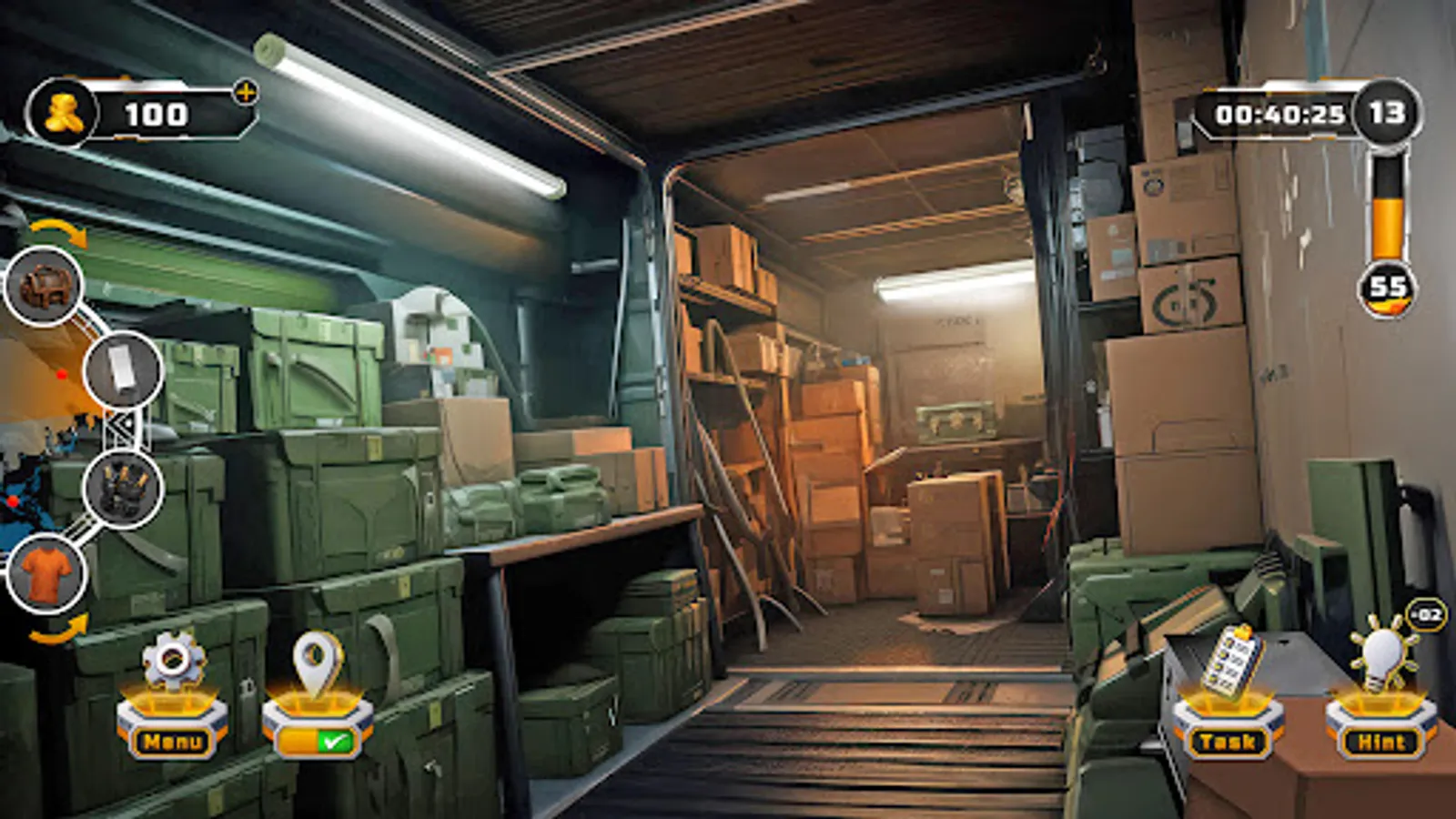
Task: Open the timer display showing 00:40:25
Action: pyautogui.click(x=1279, y=111)
